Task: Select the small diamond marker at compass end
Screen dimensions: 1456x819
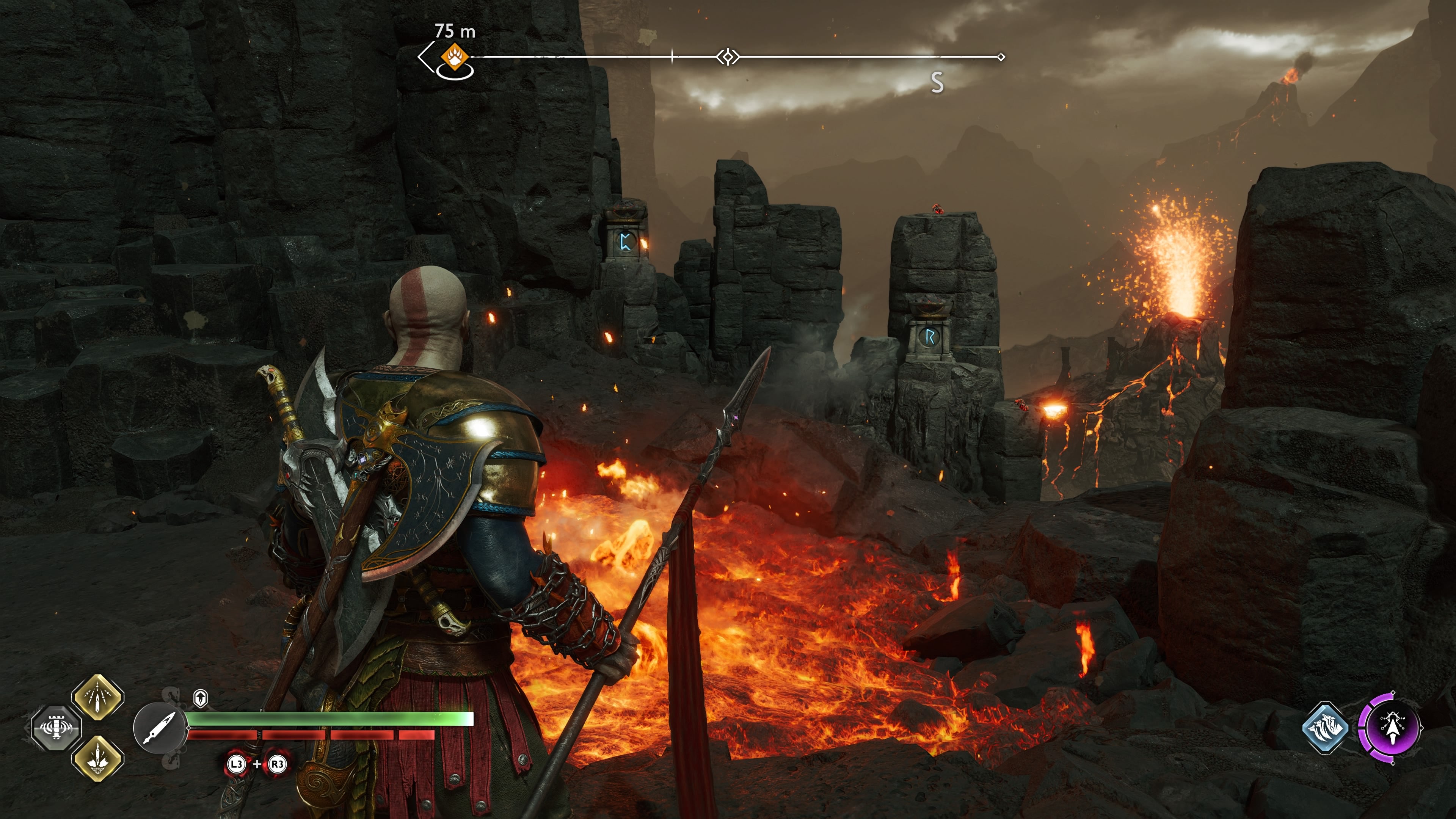Action: click(x=1001, y=57)
